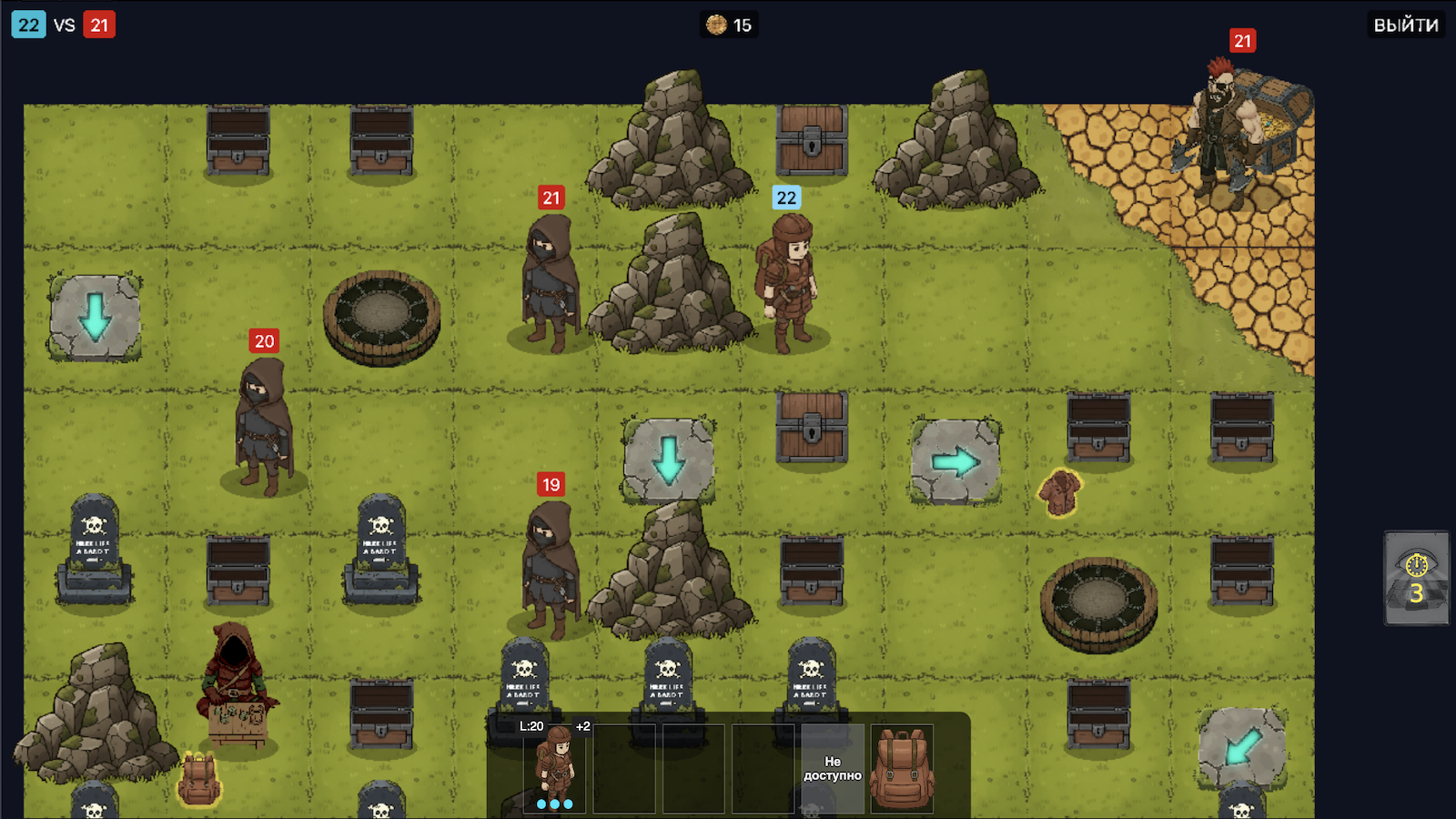Click the slot marked Не доступно

coord(834,767)
